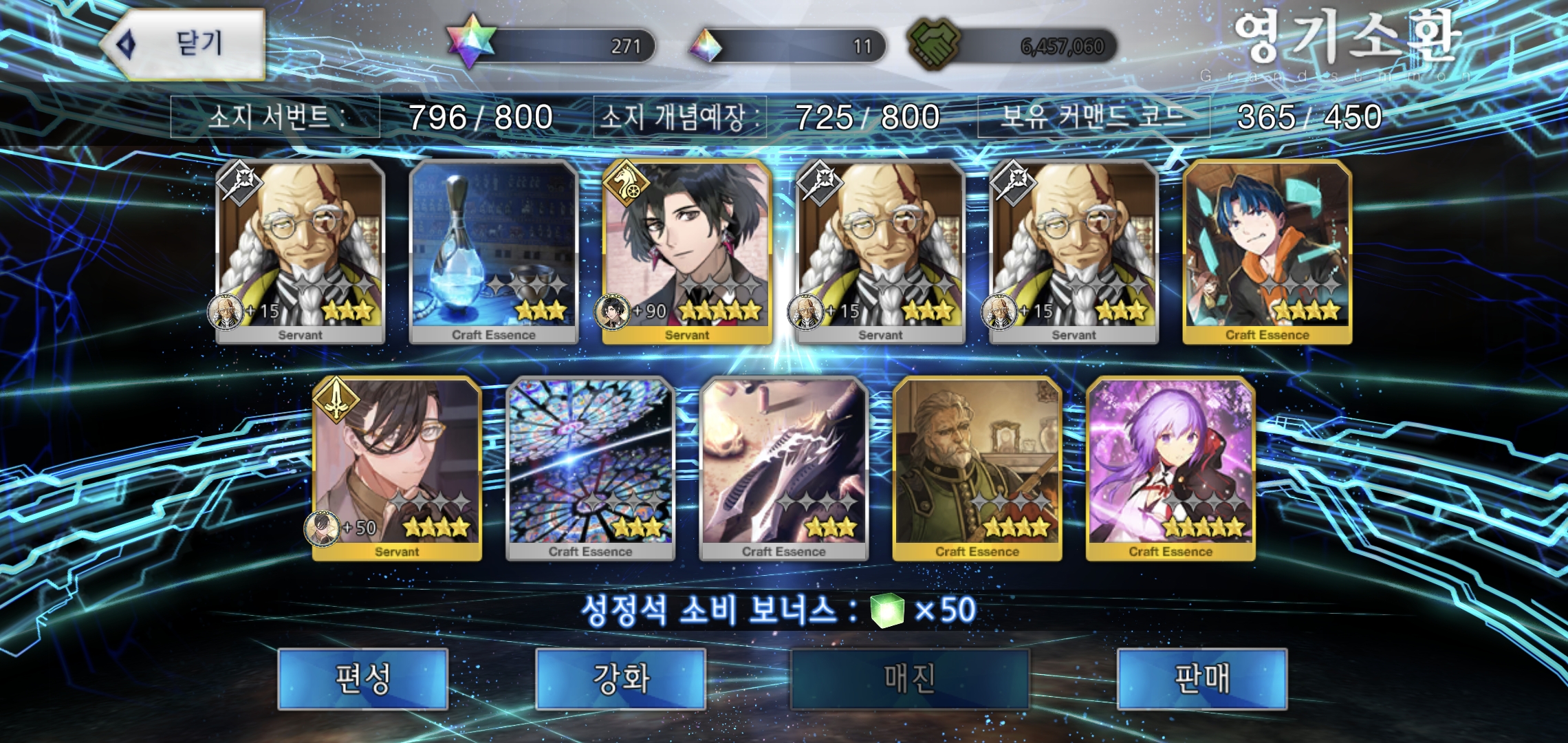1568x743 pixels.
Task: Tap the rainbow prism crystal icon
Action: click(706, 46)
